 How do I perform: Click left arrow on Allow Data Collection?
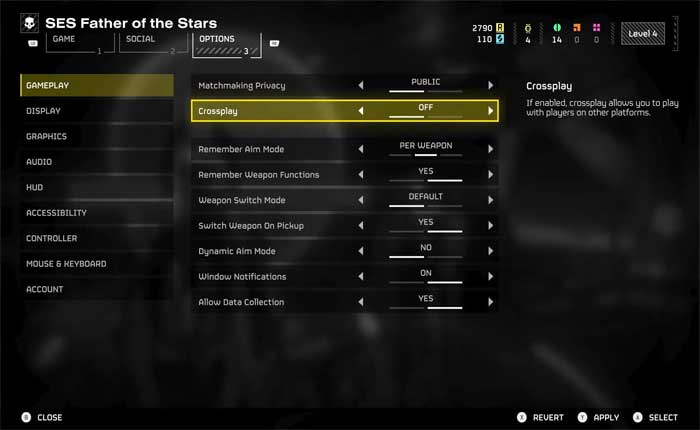pos(361,302)
